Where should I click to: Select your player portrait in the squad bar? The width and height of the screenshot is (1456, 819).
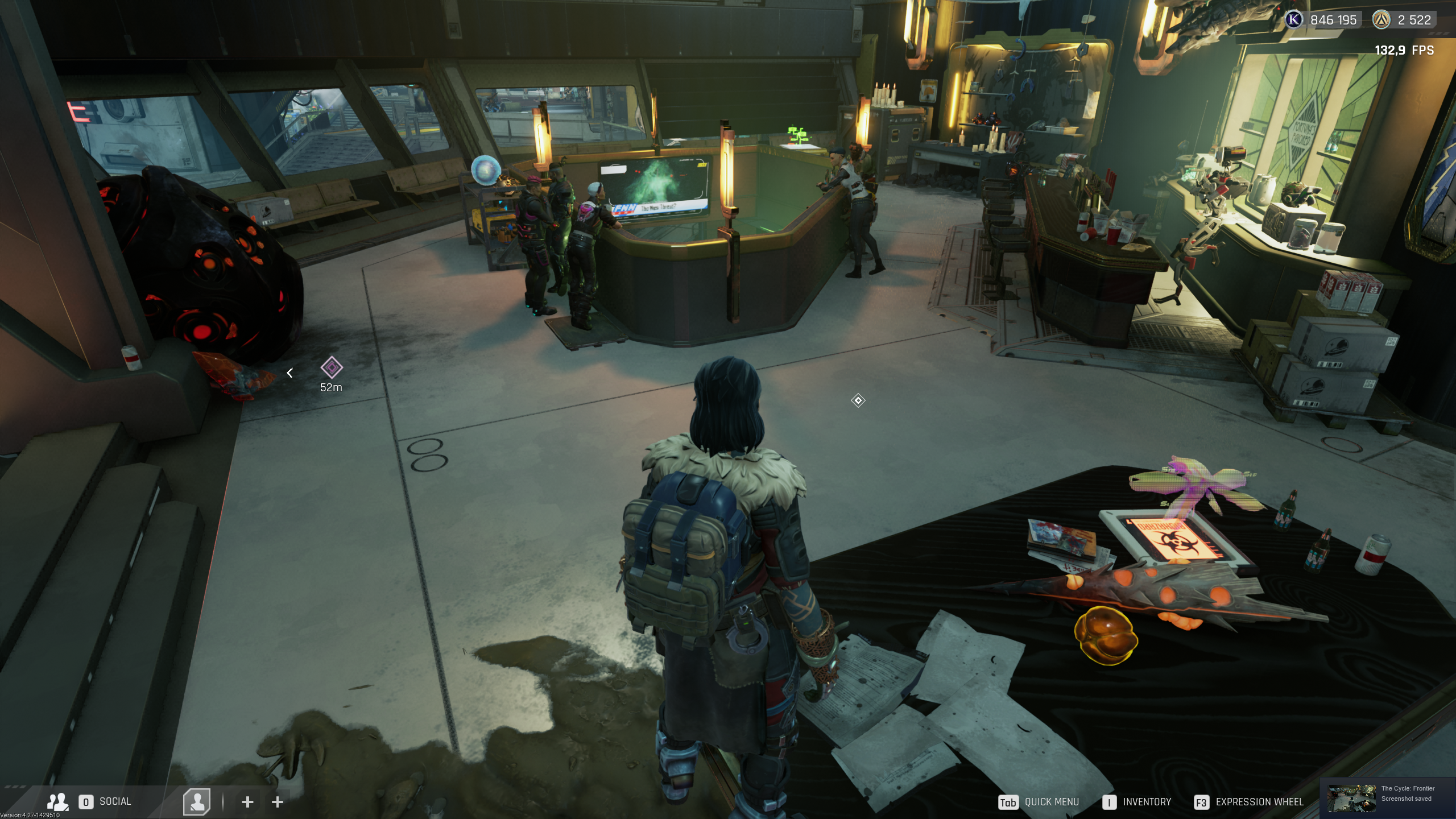[x=197, y=802]
